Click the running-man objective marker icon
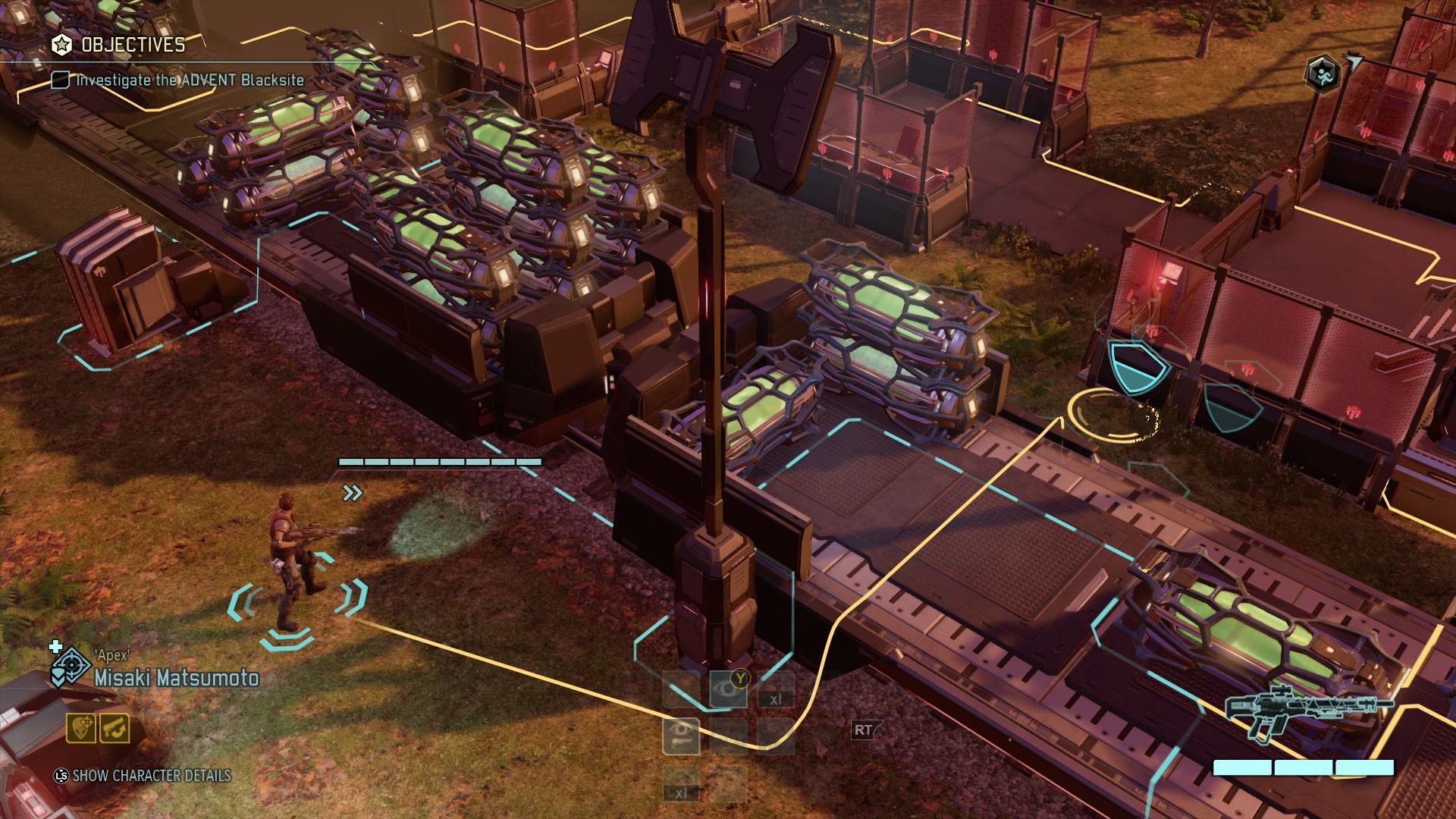 (1322, 73)
